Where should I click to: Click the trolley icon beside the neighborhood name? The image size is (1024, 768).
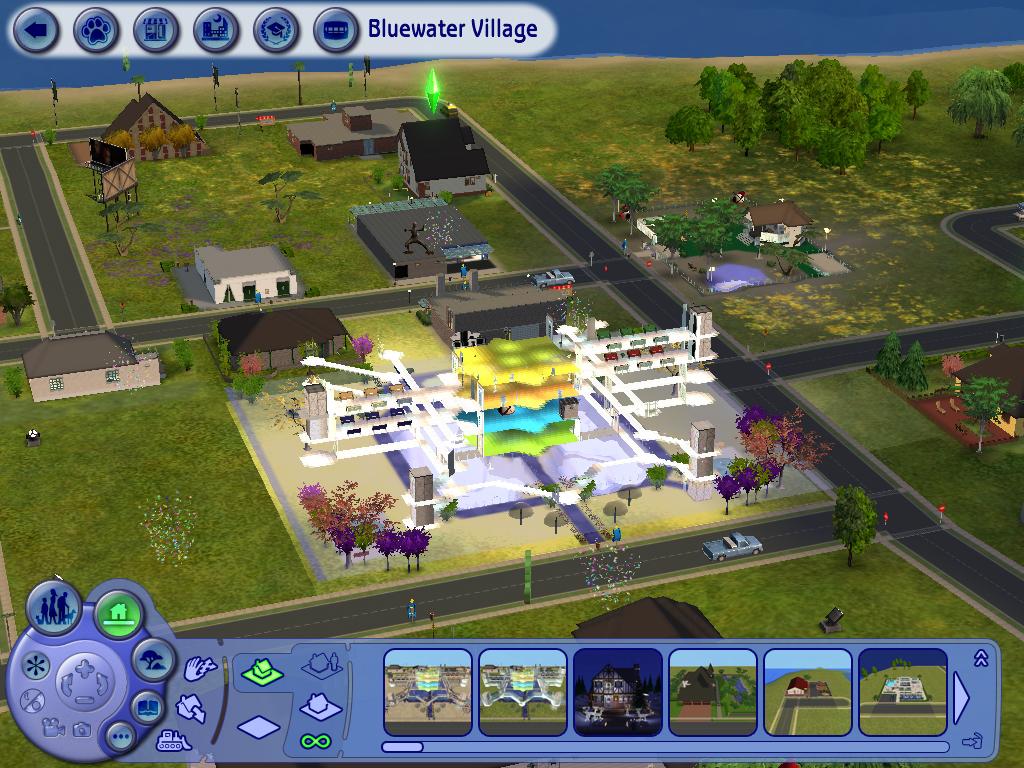[336, 30]
